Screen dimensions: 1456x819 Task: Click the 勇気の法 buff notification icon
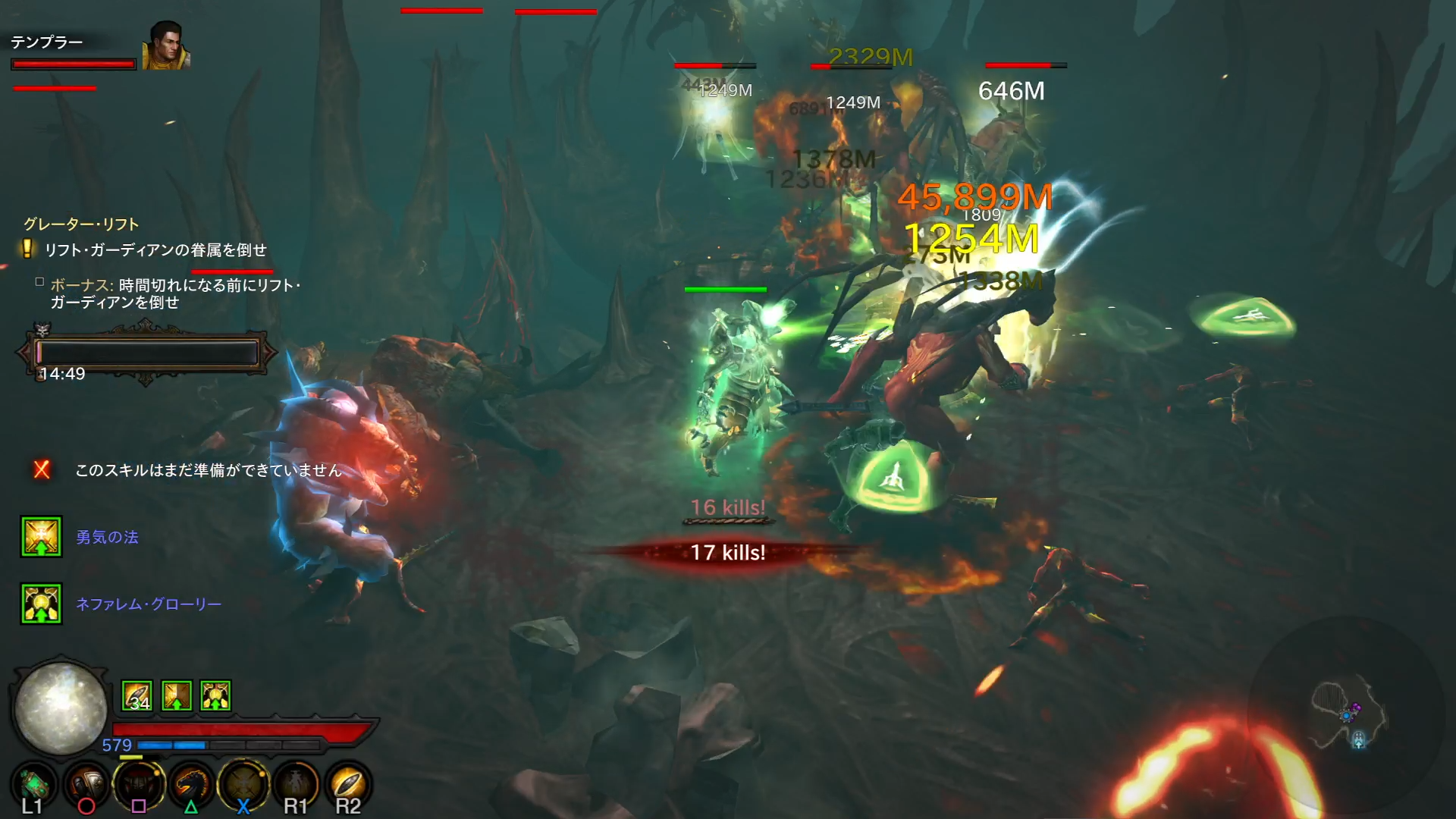click(x=41, y=537)
